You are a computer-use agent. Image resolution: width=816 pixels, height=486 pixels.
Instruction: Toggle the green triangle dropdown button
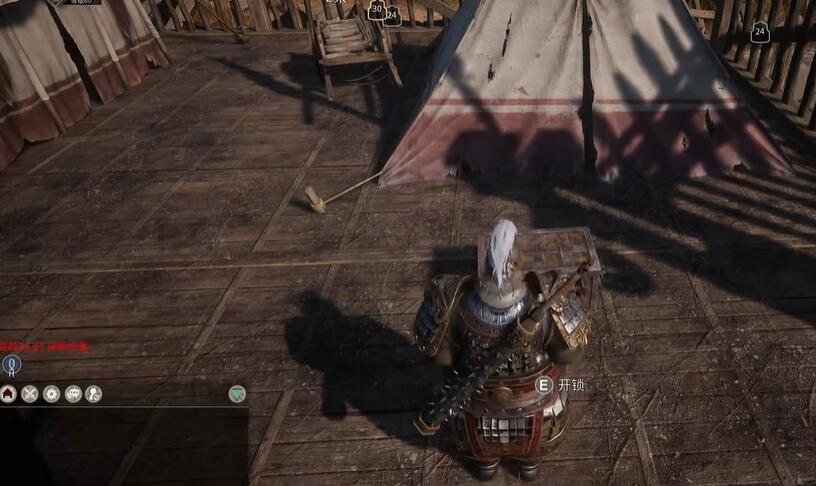pyautogui.click(x=237, y=394)
